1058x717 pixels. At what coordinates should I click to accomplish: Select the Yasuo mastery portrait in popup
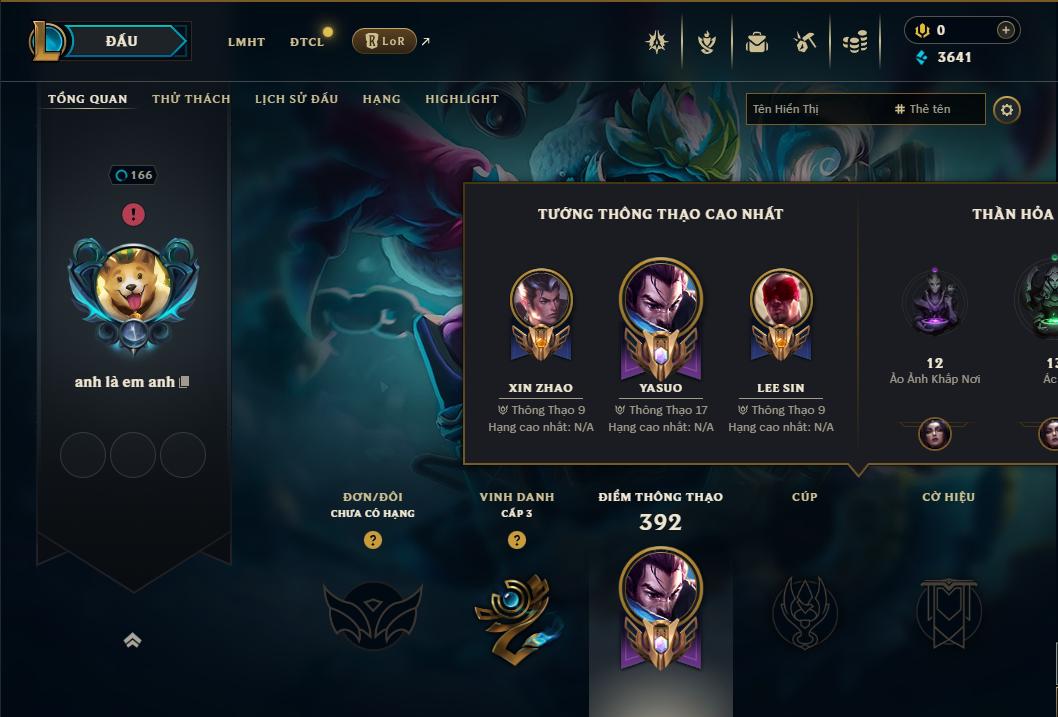660,300
